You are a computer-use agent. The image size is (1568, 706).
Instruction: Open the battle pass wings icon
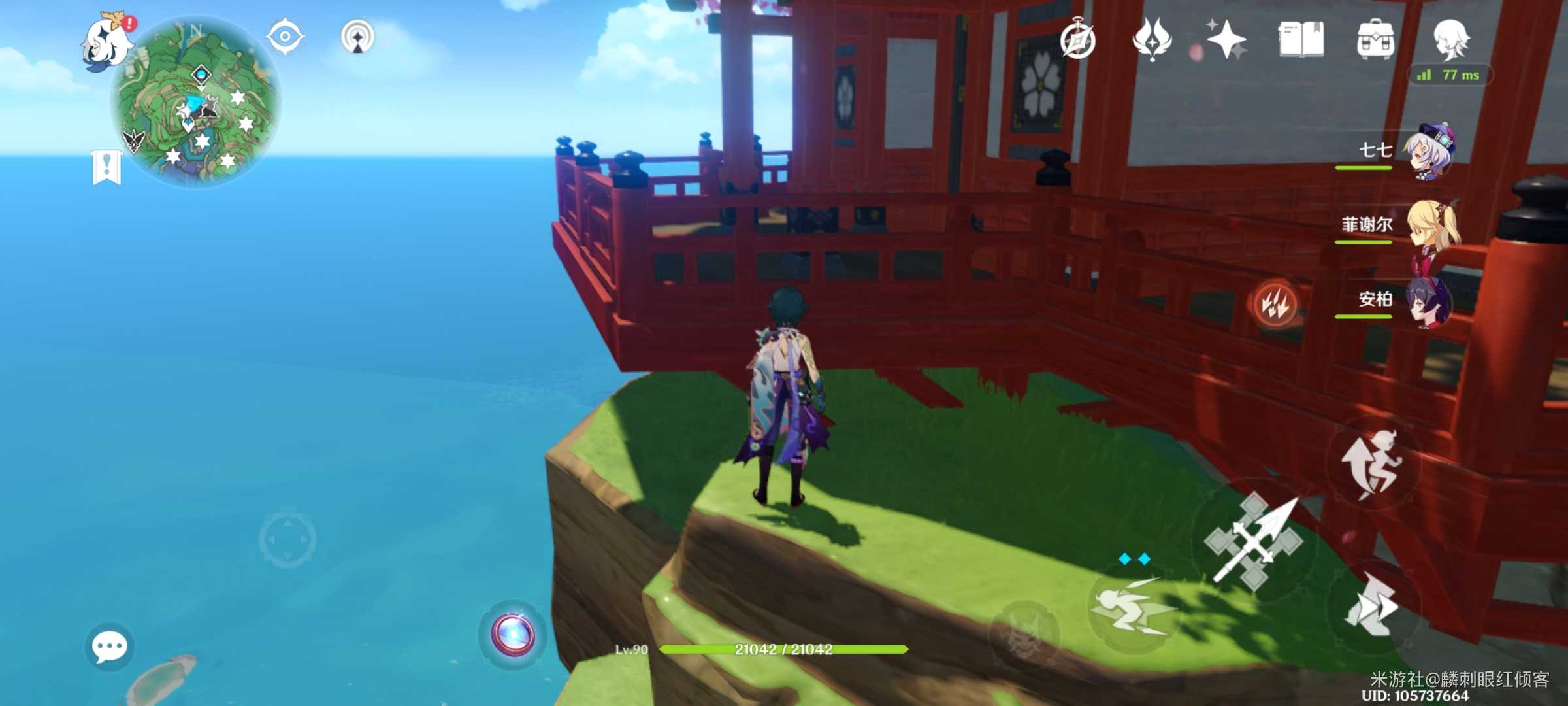click(x=1152, y=39)
